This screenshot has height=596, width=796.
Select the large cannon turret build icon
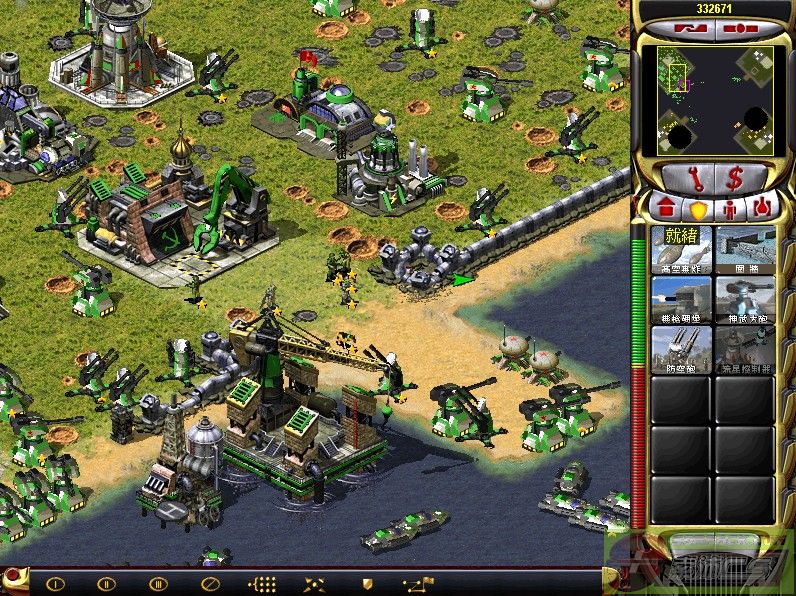(744, 299)
